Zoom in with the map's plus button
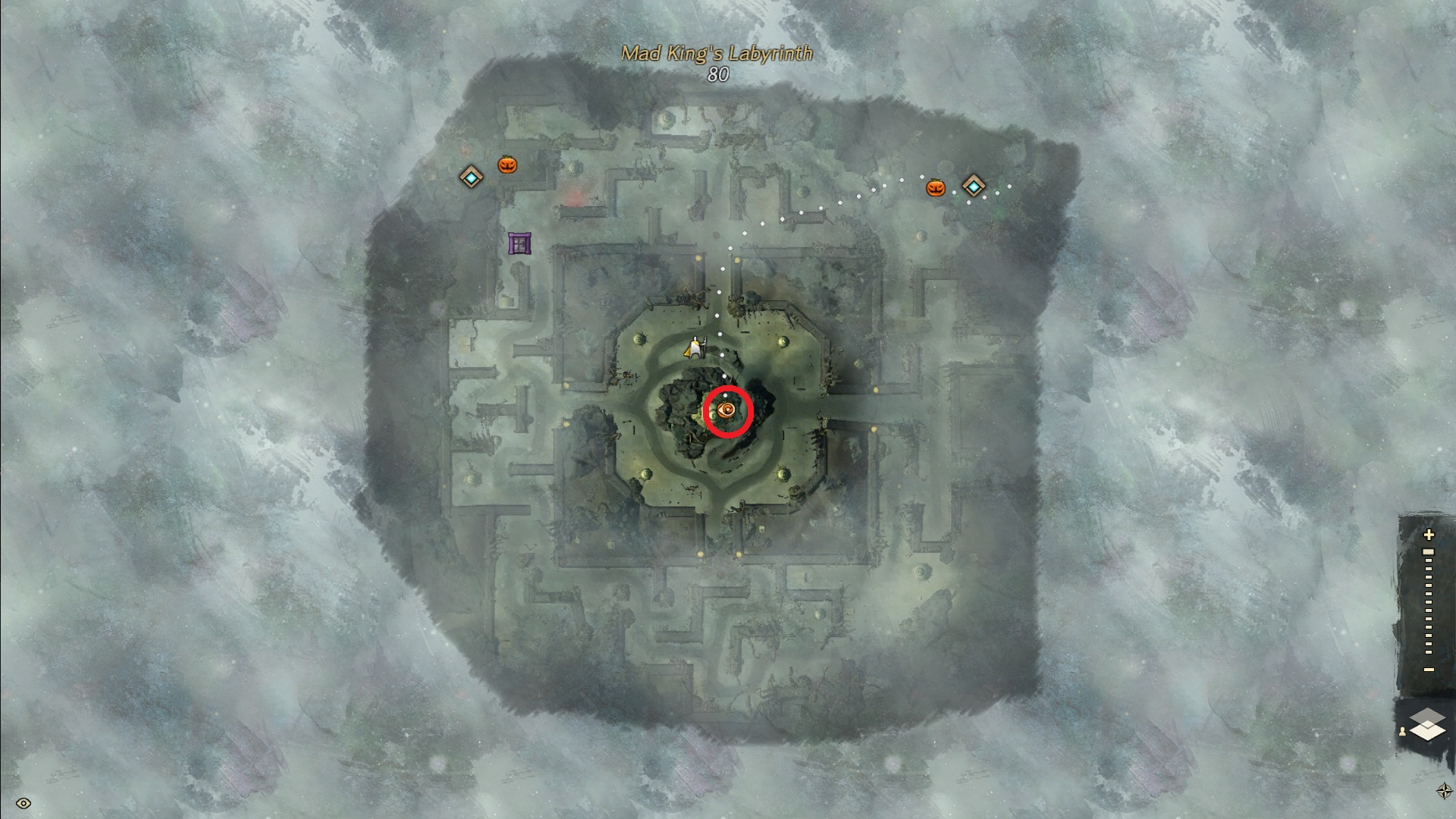Image resolution: width=1456 pixels, height=819 pixels. click(1429, 535)
